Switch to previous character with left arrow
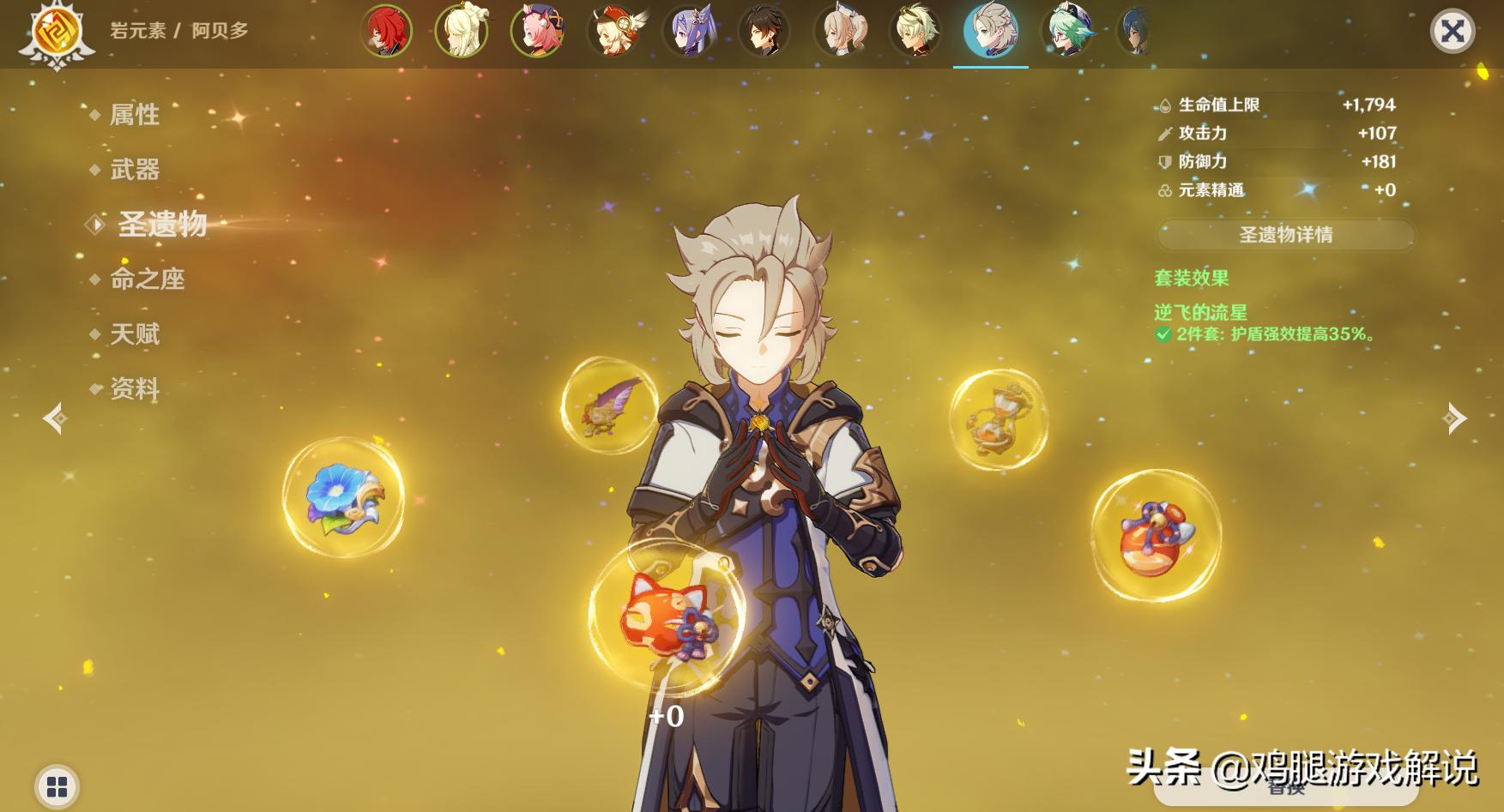Image resolution: width=1504 pixels, height=812 pixels. click(x=56, y=418)
